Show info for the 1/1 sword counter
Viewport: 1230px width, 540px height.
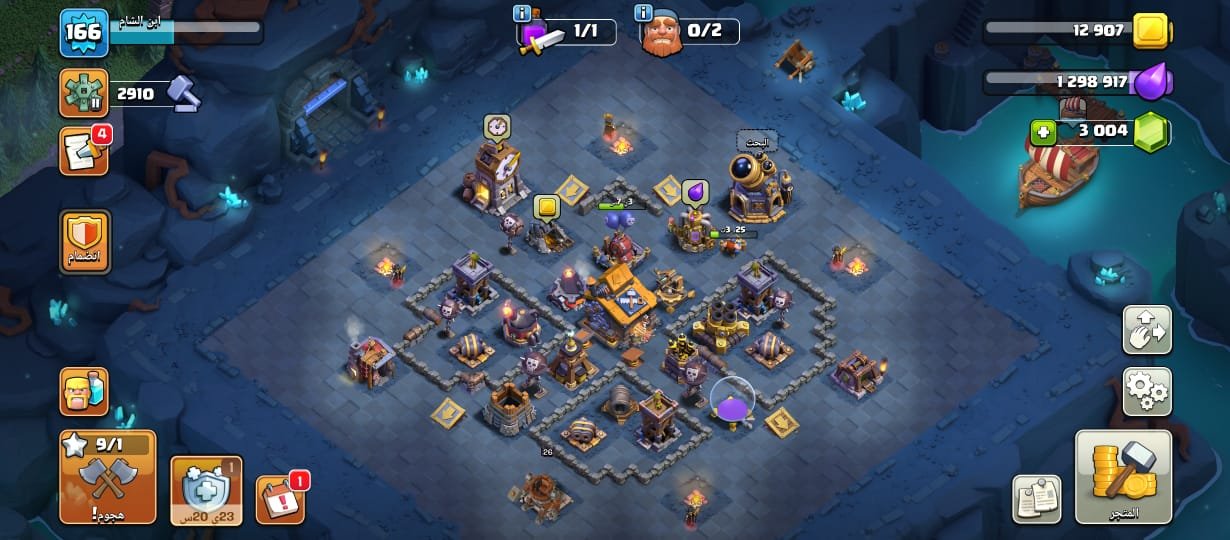tap(521, 13)
